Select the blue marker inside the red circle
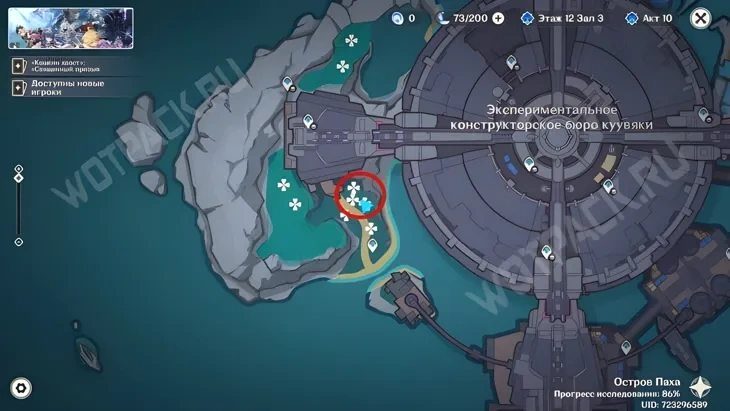The width and height of the screenshot is (730, 411). coord(366,205)
